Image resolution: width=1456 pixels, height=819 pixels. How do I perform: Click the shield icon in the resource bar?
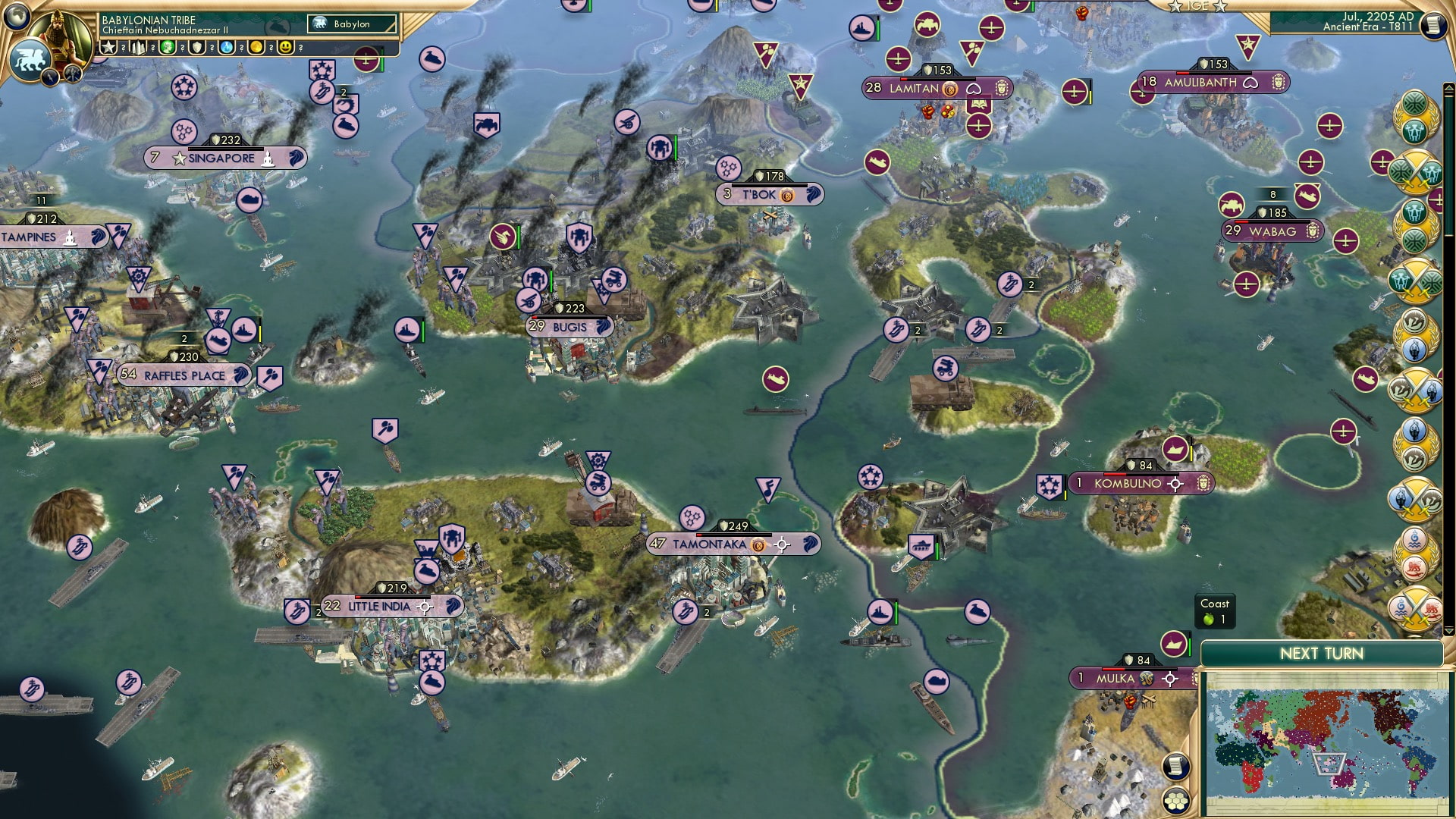(x=197, y=45)
